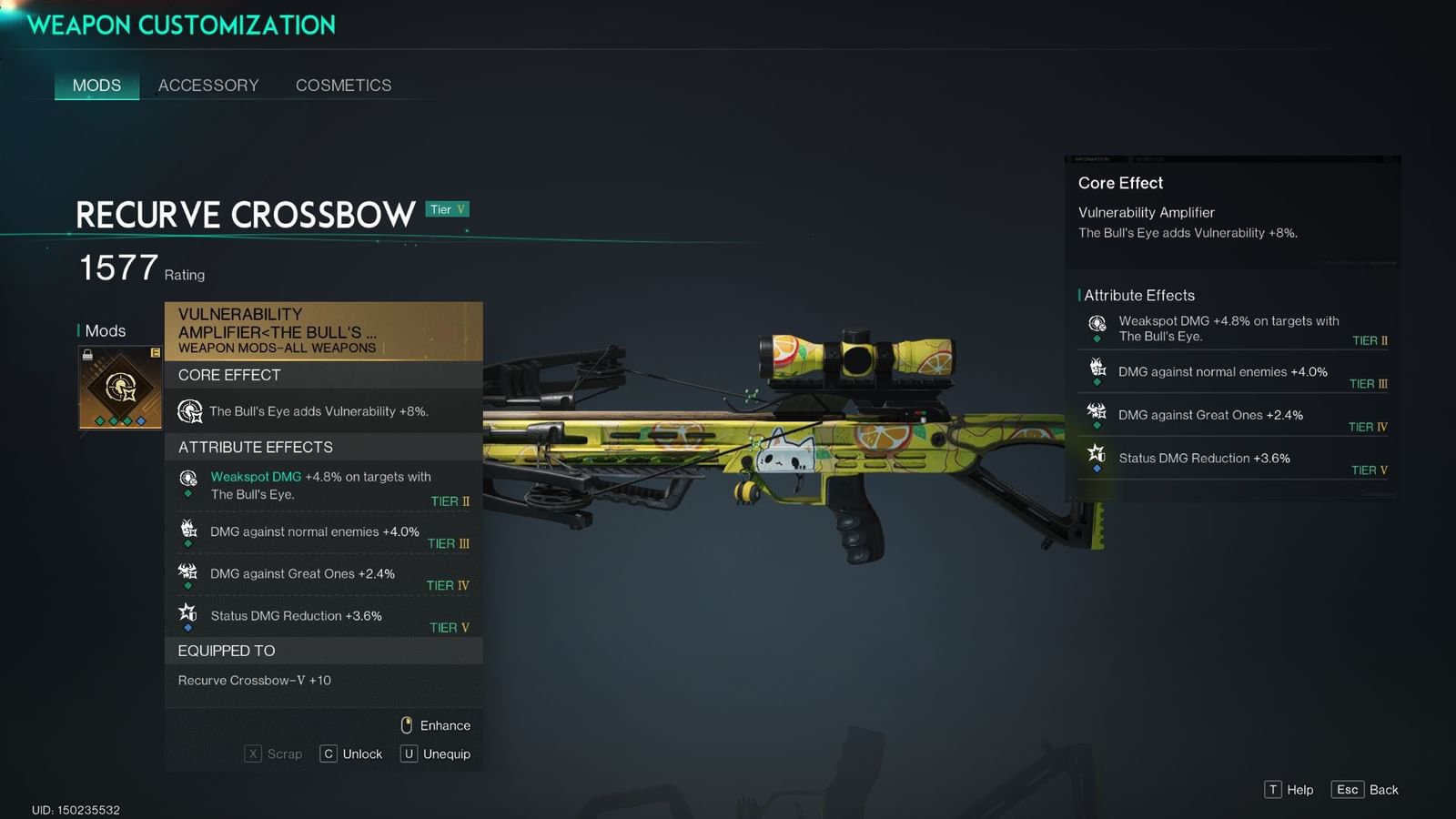Select the Vulnerability Amplifier mod icon
The width and height of the screenshot is (1456, 819).
[x=119, y=387]
